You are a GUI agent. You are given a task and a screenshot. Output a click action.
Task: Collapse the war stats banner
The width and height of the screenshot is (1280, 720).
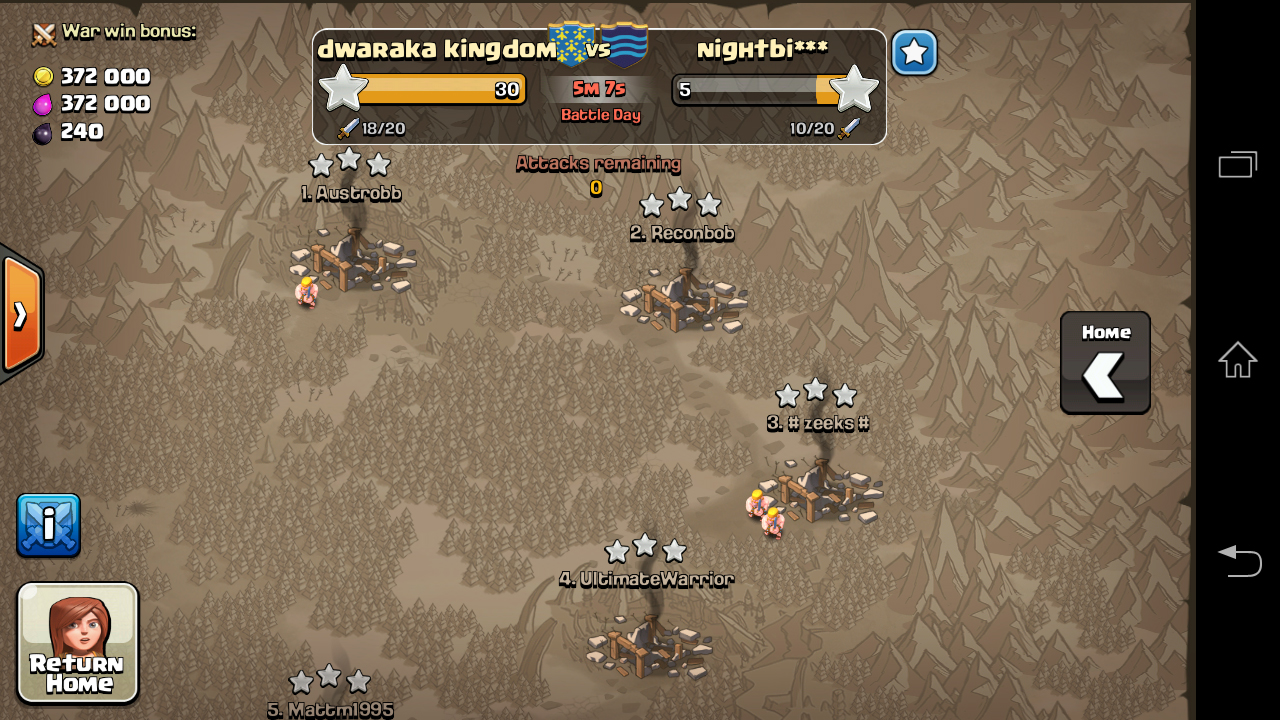pyautogui.click(x=599, y=87)
